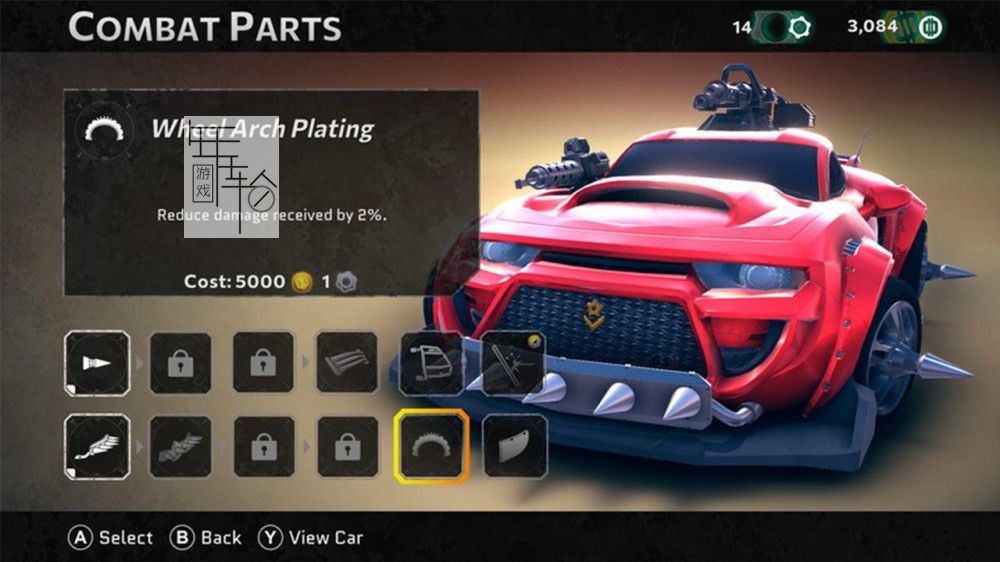
Task: Select the ribbed grille bars part
Action: [x=347, y=363]
